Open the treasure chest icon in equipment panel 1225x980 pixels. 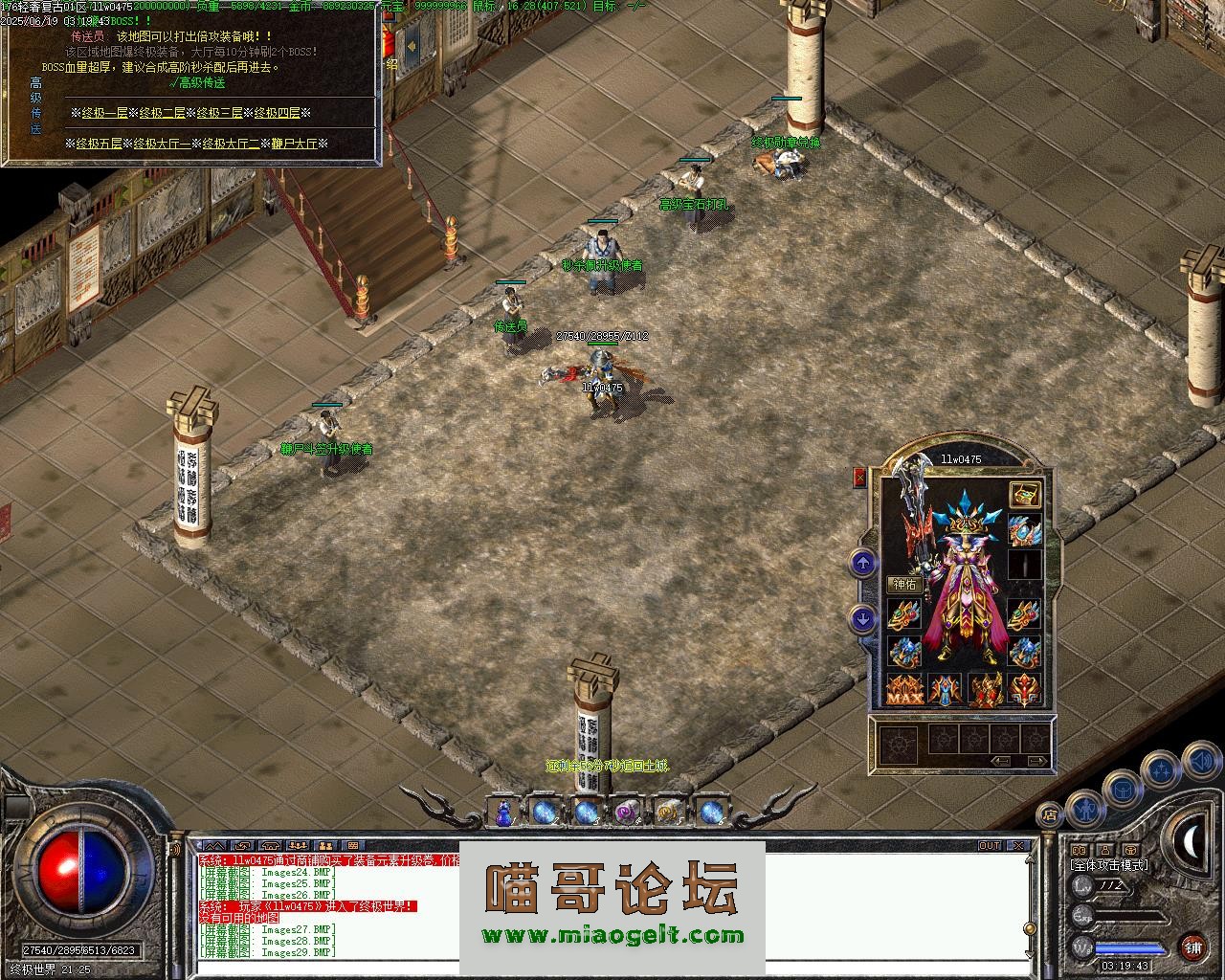[1025, 495]
